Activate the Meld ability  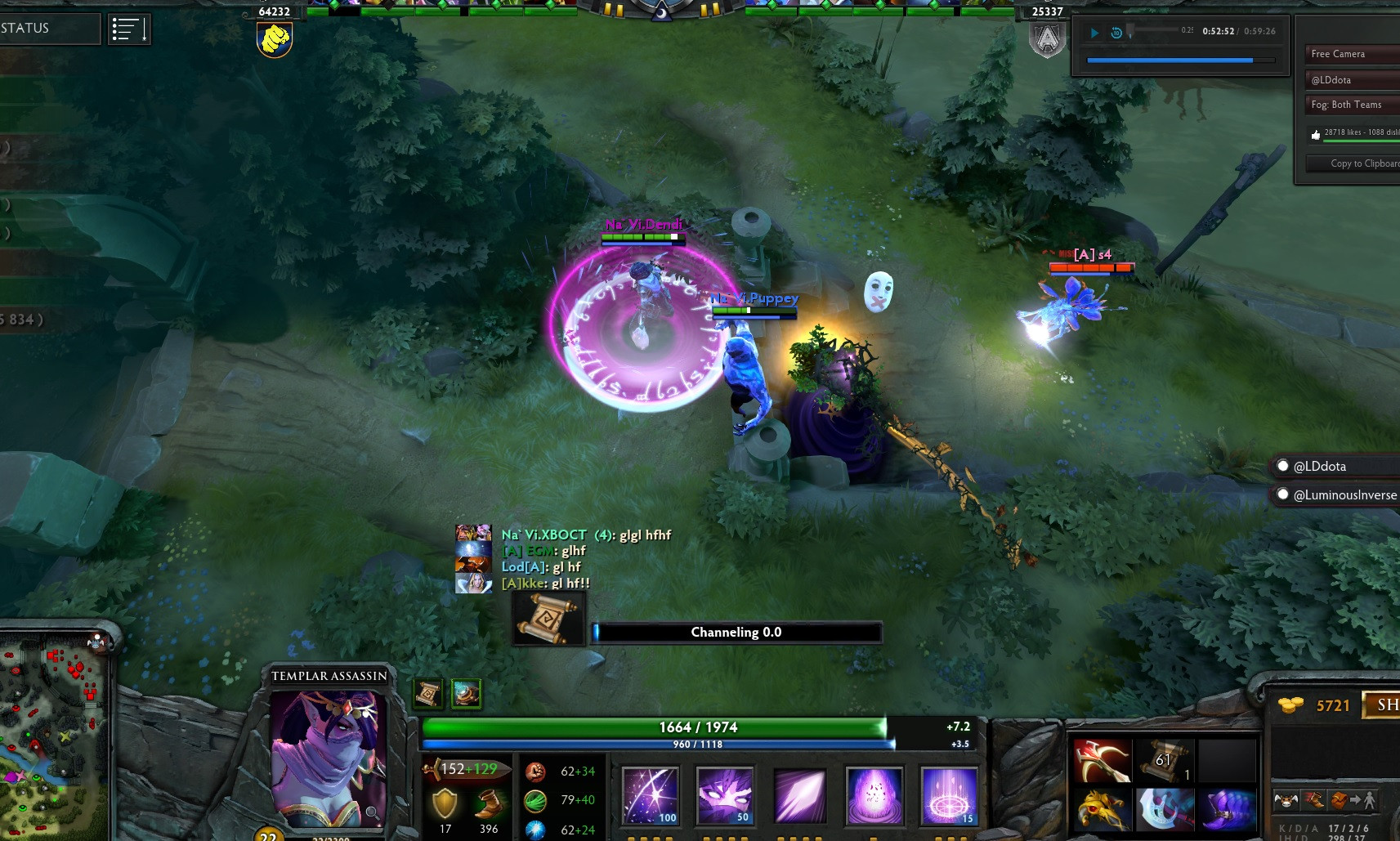pyautogui.click(x=725, y=795)
